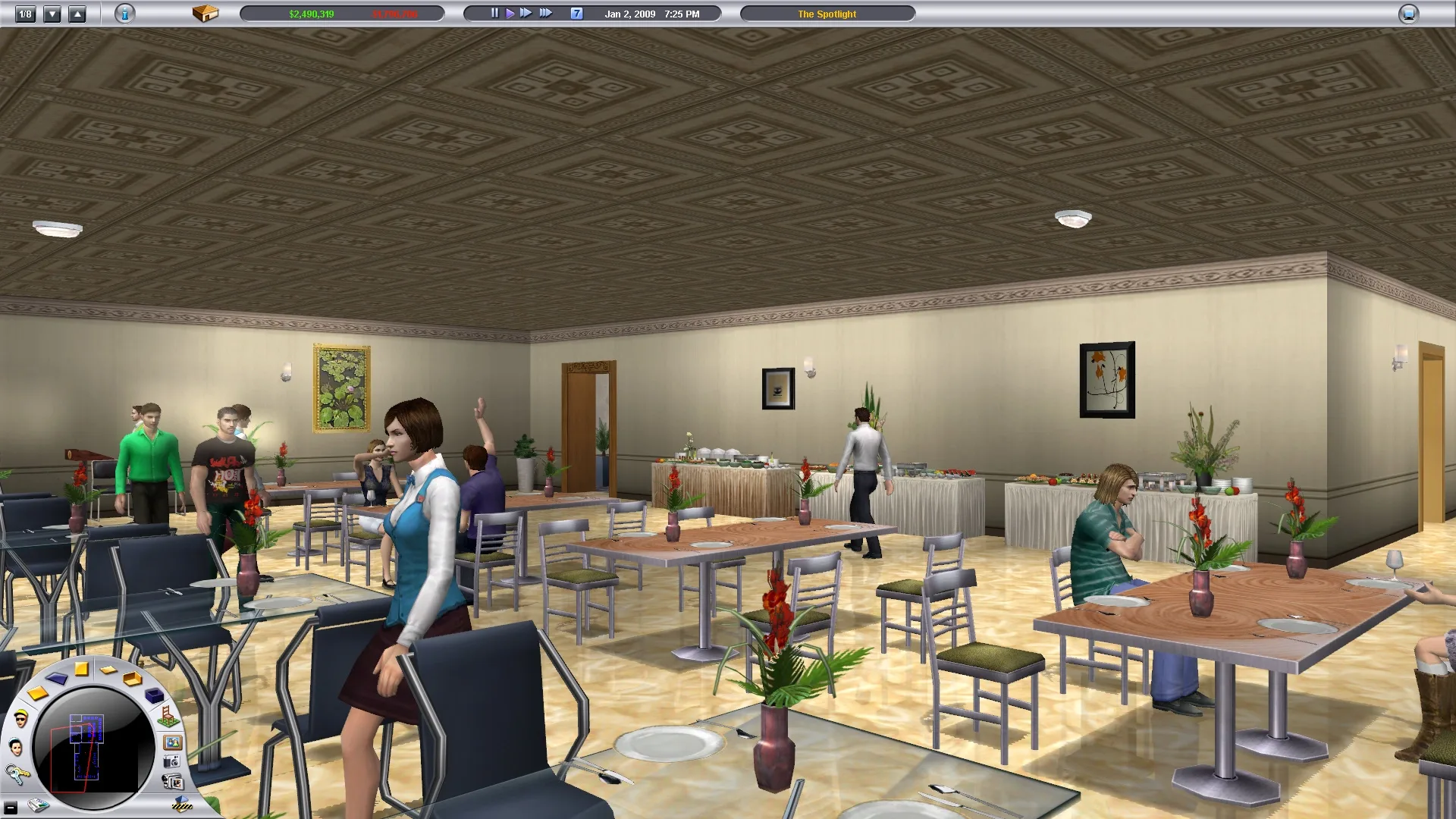The height and width of the screenshot is (819, 1456).
Task: Open the floor level selector showing 1/8
Action: tap(26, 13)
